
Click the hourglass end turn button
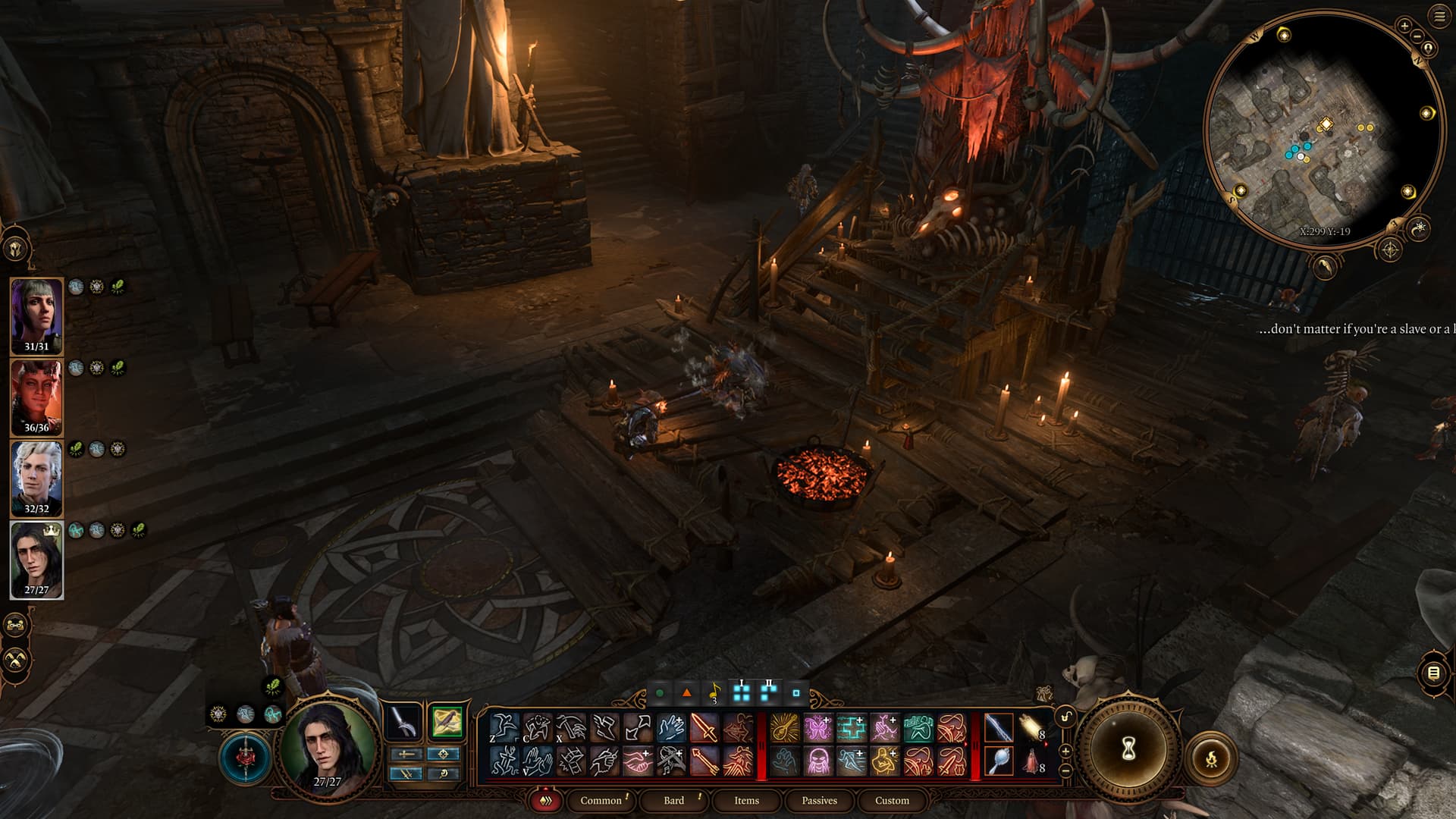[1128, 750]
